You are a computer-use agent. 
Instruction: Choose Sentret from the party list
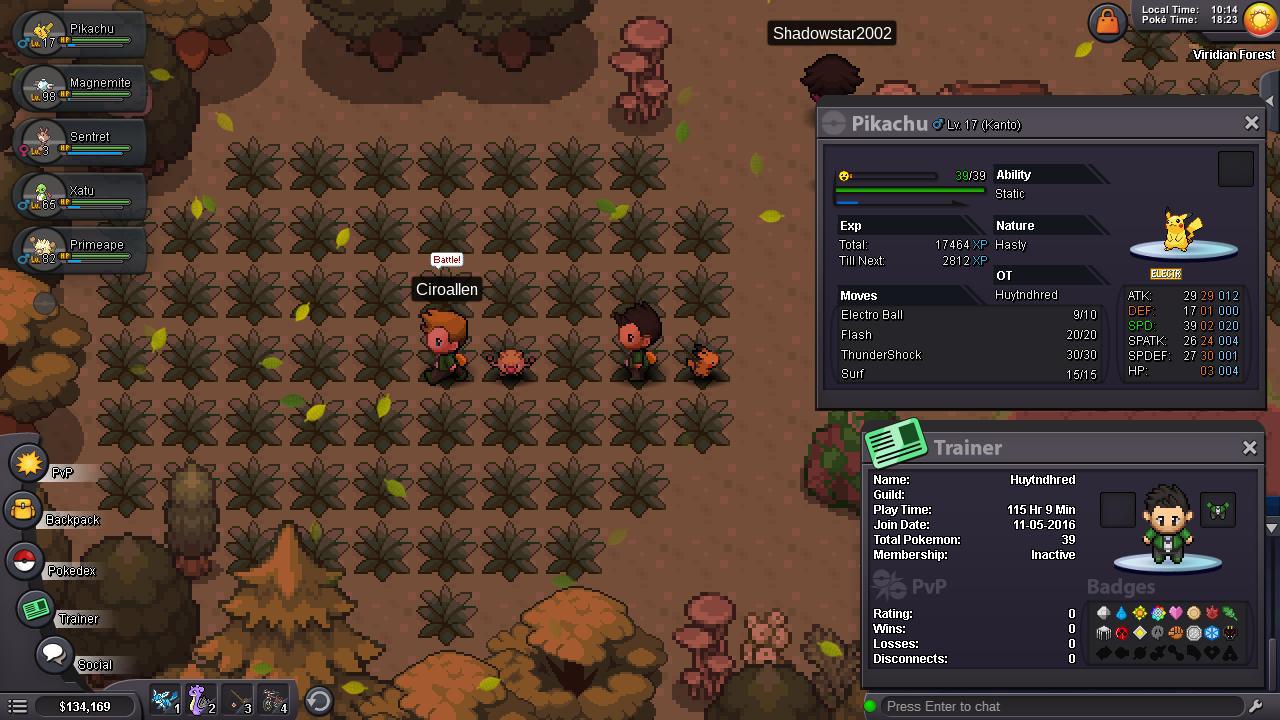80,142
